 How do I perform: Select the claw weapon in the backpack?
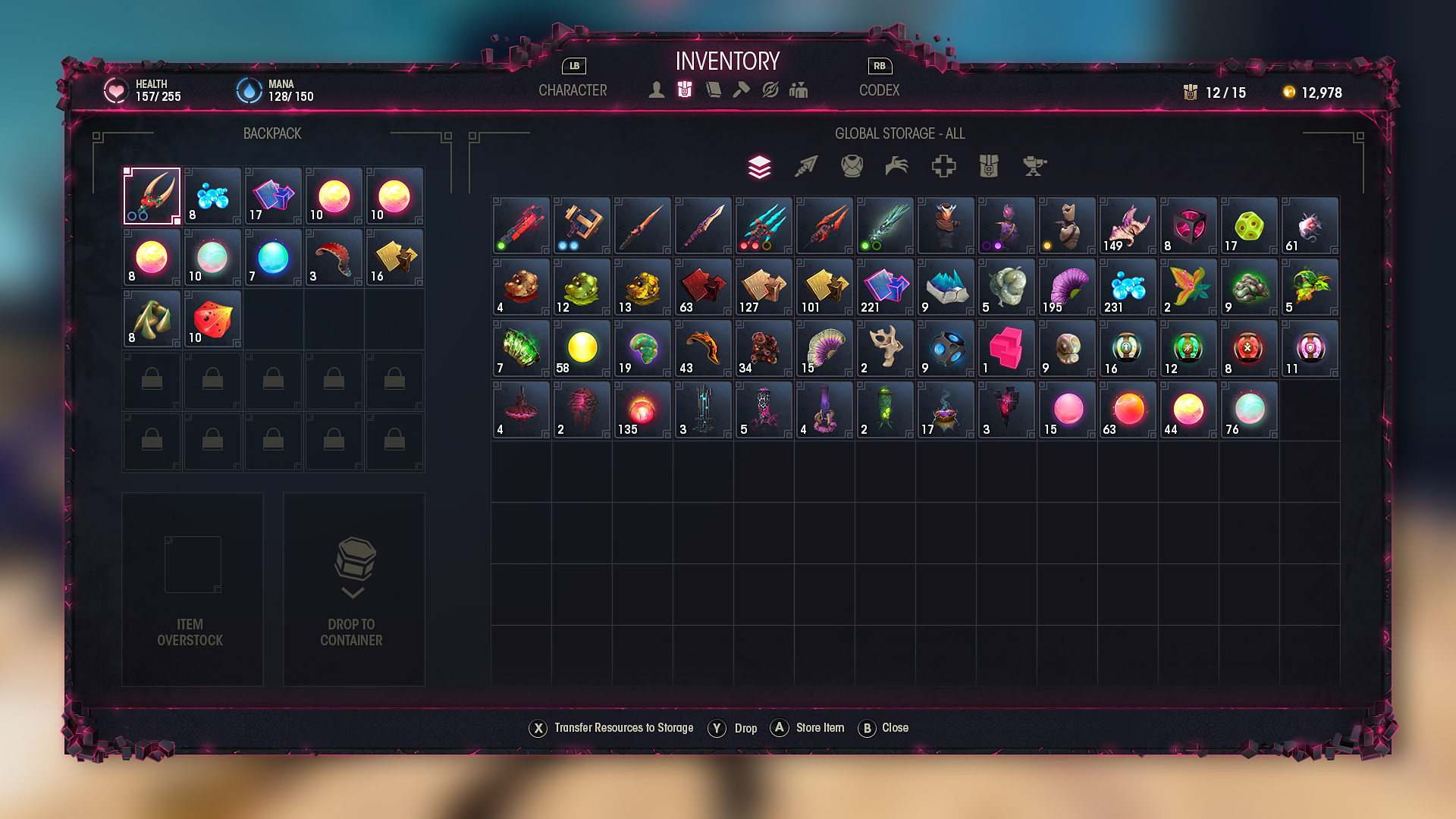[152, 196]
